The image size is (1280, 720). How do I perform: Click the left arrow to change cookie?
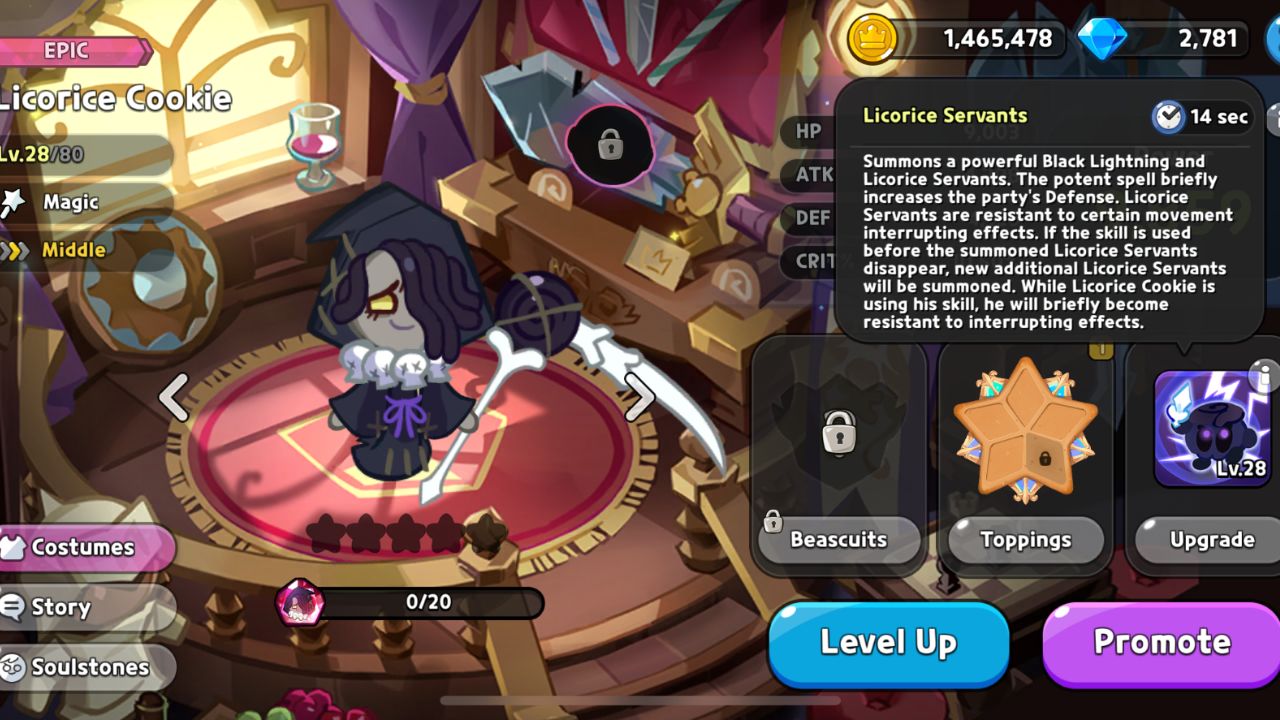click(175, 400)
